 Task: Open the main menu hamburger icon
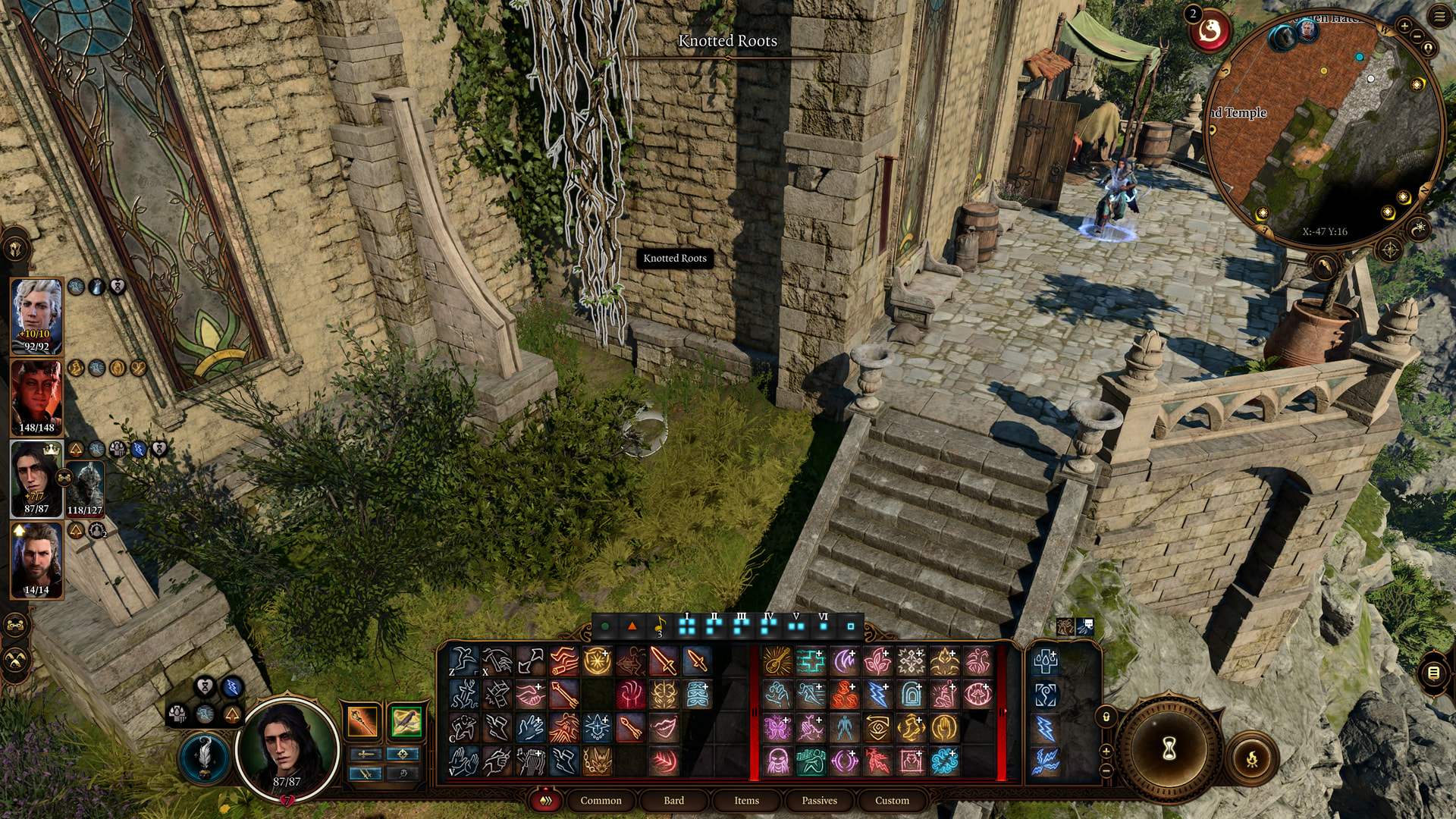tap(1439, 17)
